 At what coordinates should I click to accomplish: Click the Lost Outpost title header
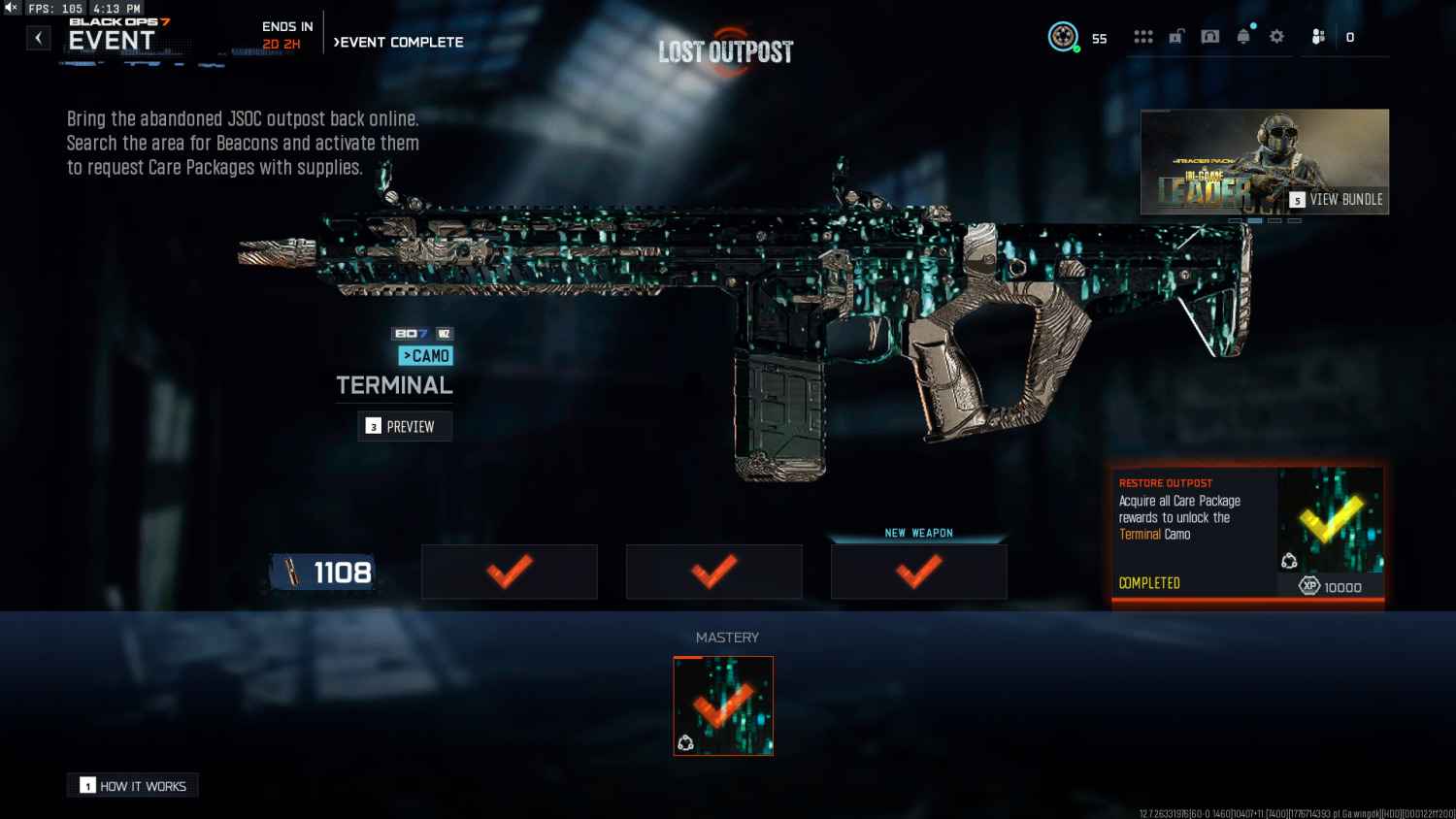[x=726, y=50]
